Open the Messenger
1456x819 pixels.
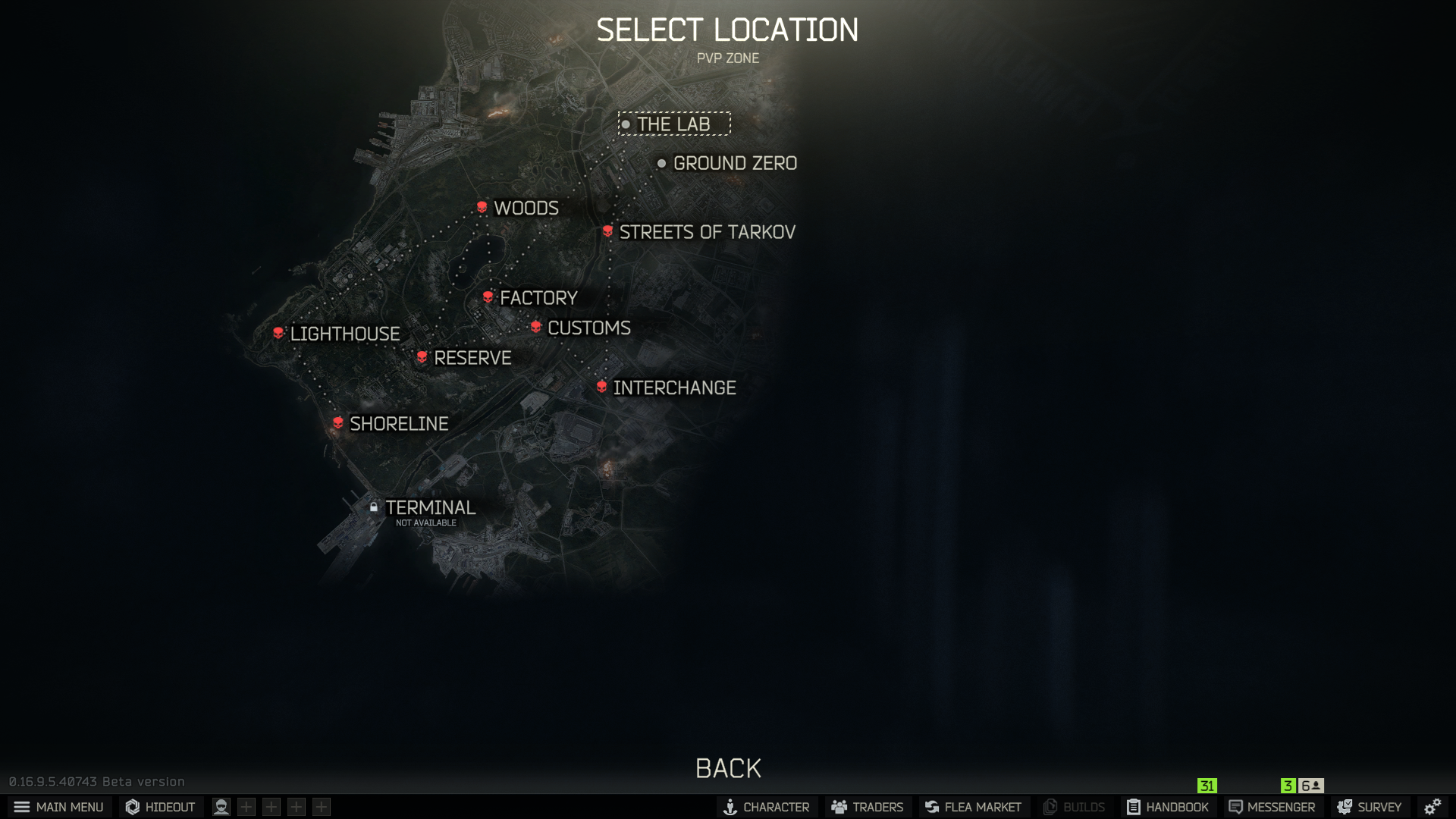pos(1272,807)
